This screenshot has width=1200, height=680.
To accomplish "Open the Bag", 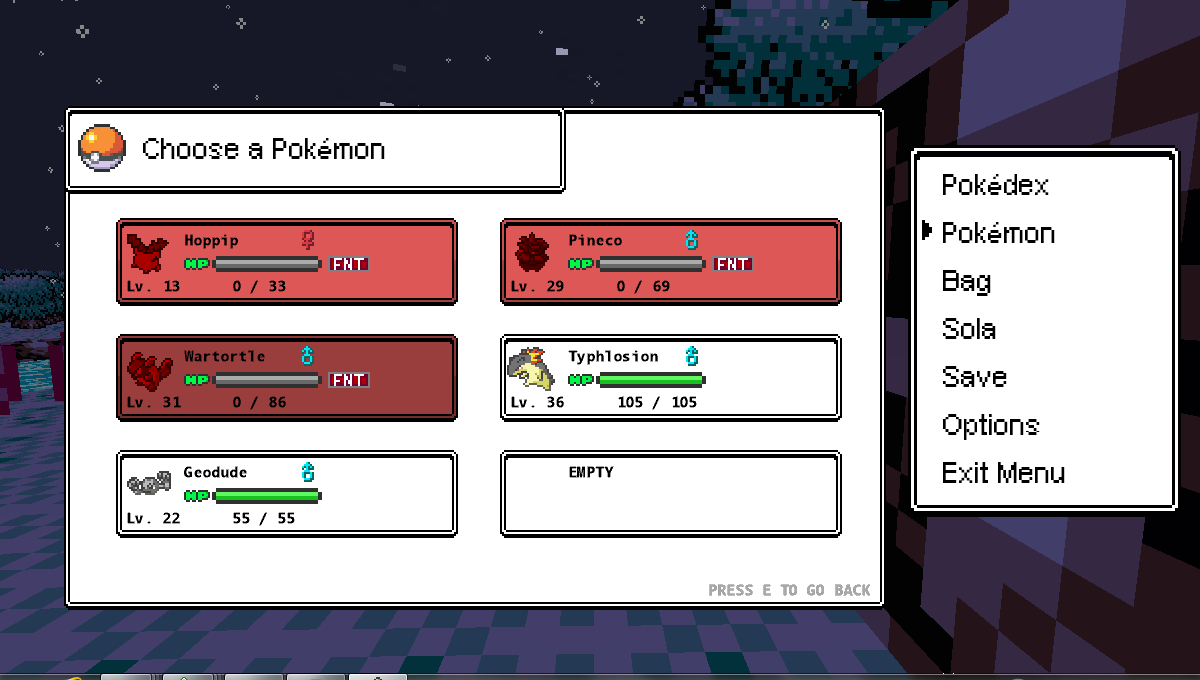I will (x=966, y=282).
